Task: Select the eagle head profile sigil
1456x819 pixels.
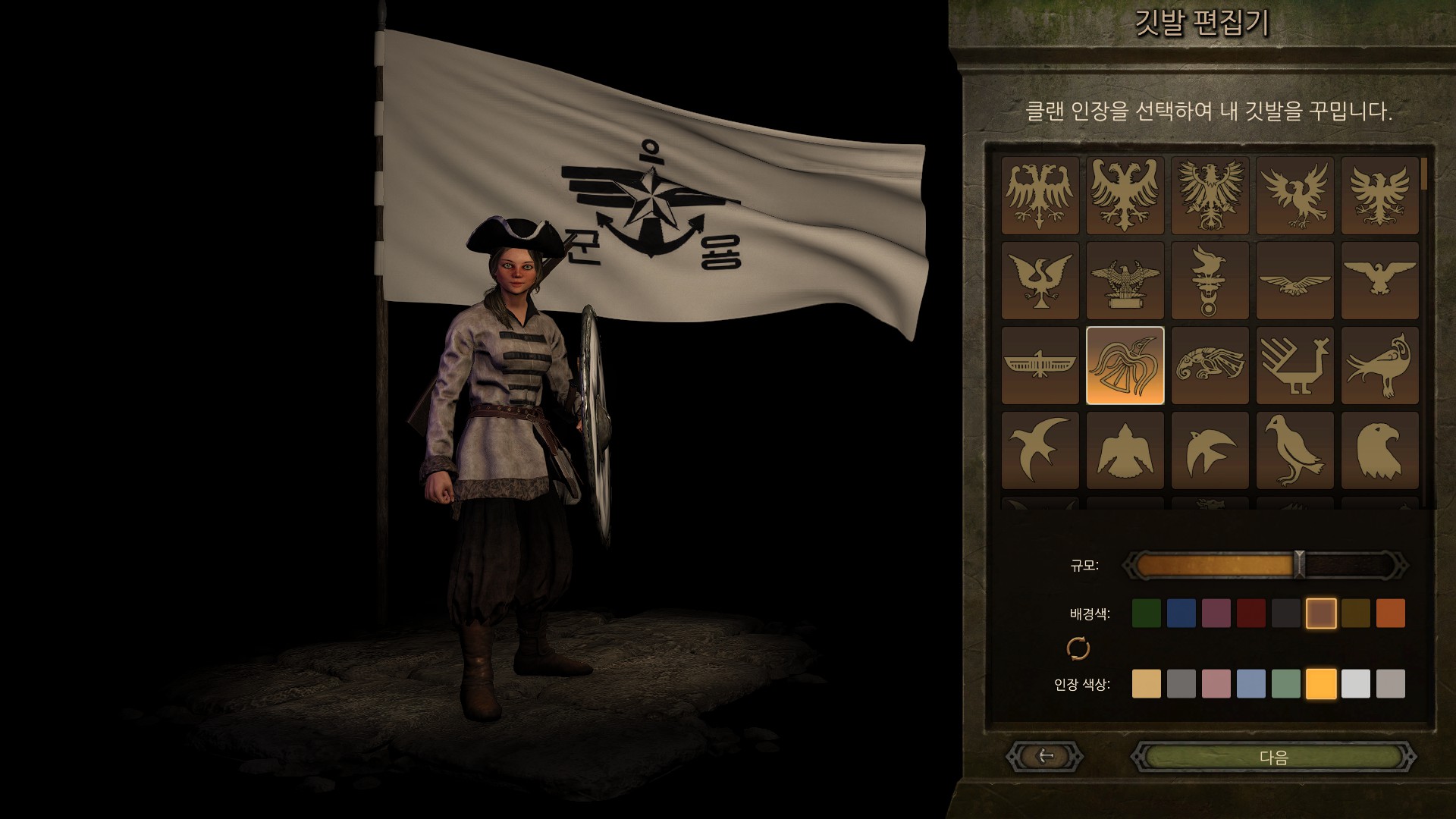Action: tap(1379, 450)
